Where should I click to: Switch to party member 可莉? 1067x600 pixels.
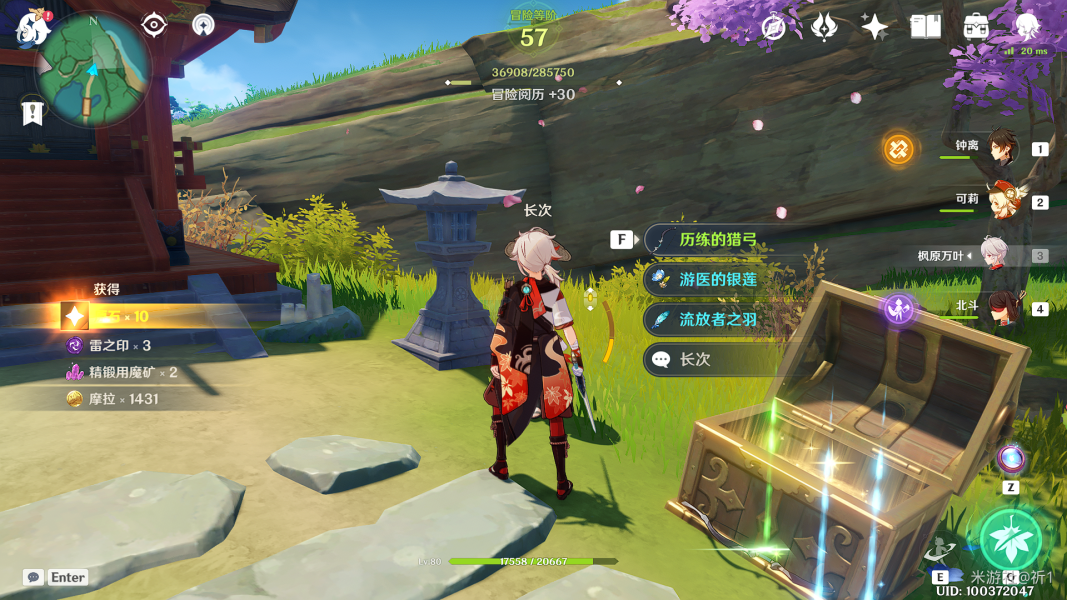(1001, 201)
